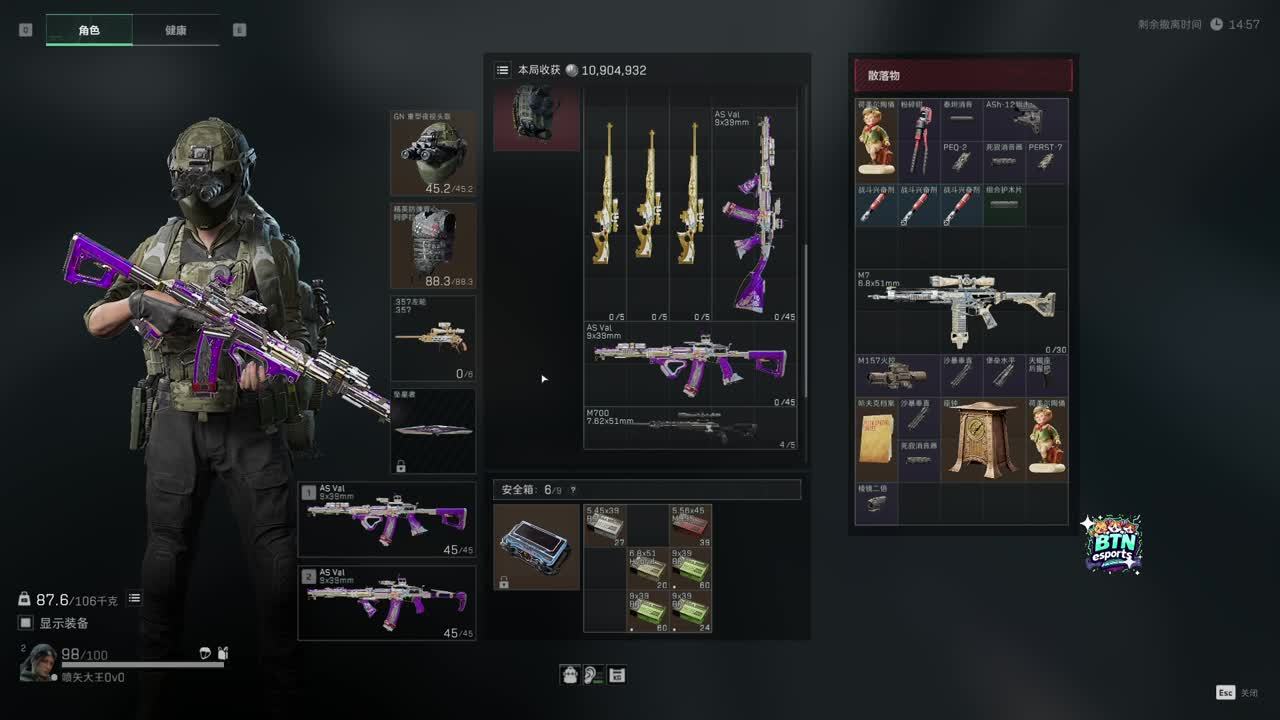This screenshot has height=720, width=1280.
Task: Pick the .357 revolver sidearm slot
Action: click(x=433, y=338)
